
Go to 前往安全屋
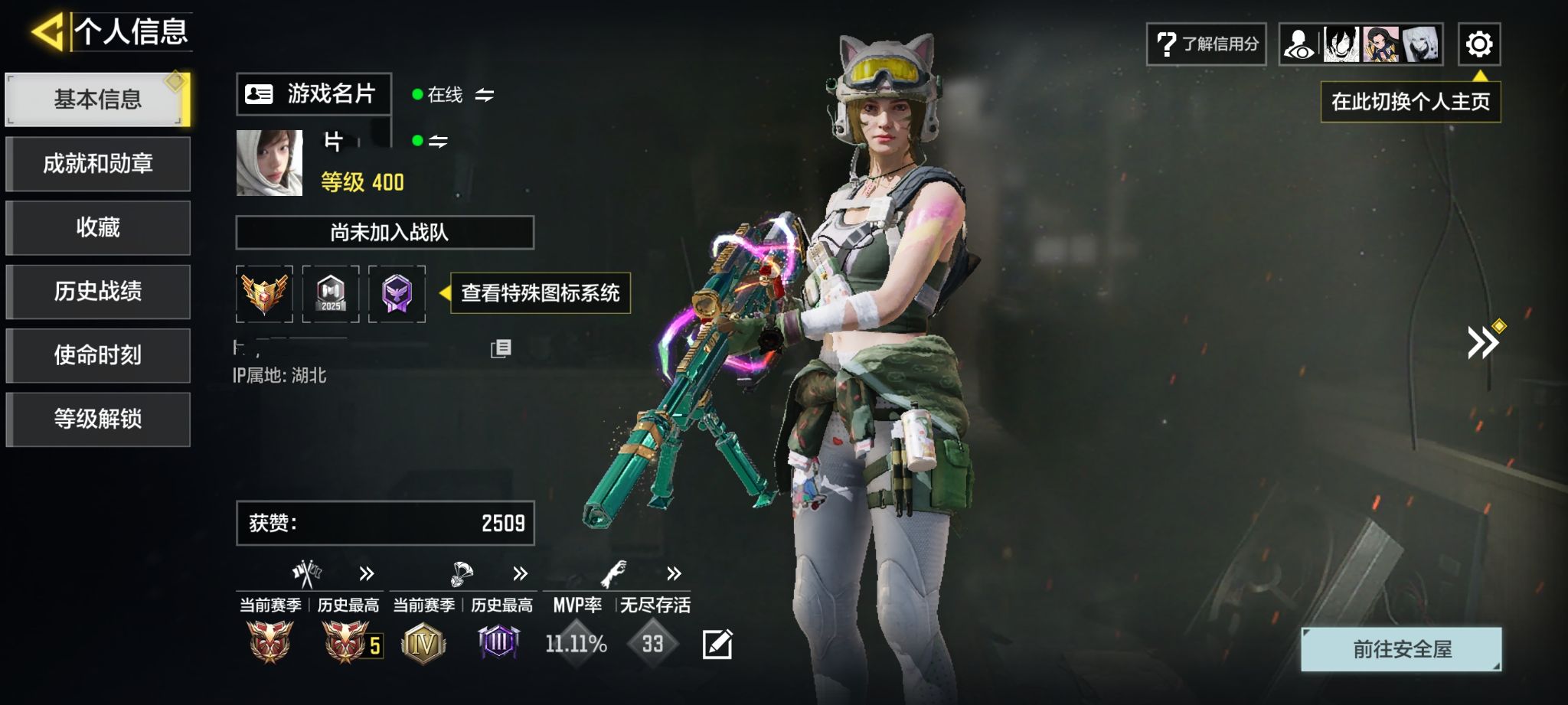pyautogui.click(x=1401, y=649)
